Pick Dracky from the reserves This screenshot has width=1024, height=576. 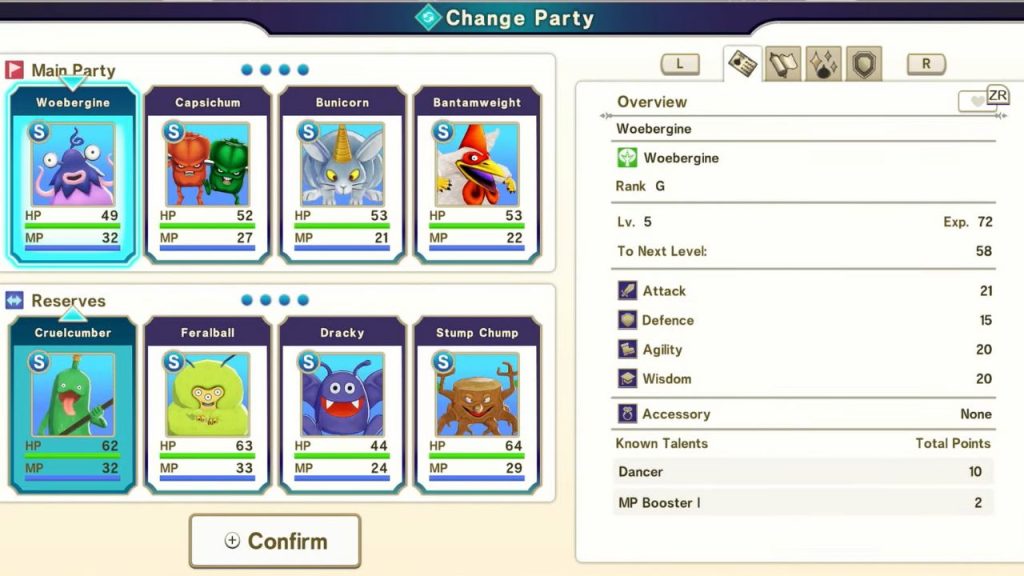pos(342,405)
